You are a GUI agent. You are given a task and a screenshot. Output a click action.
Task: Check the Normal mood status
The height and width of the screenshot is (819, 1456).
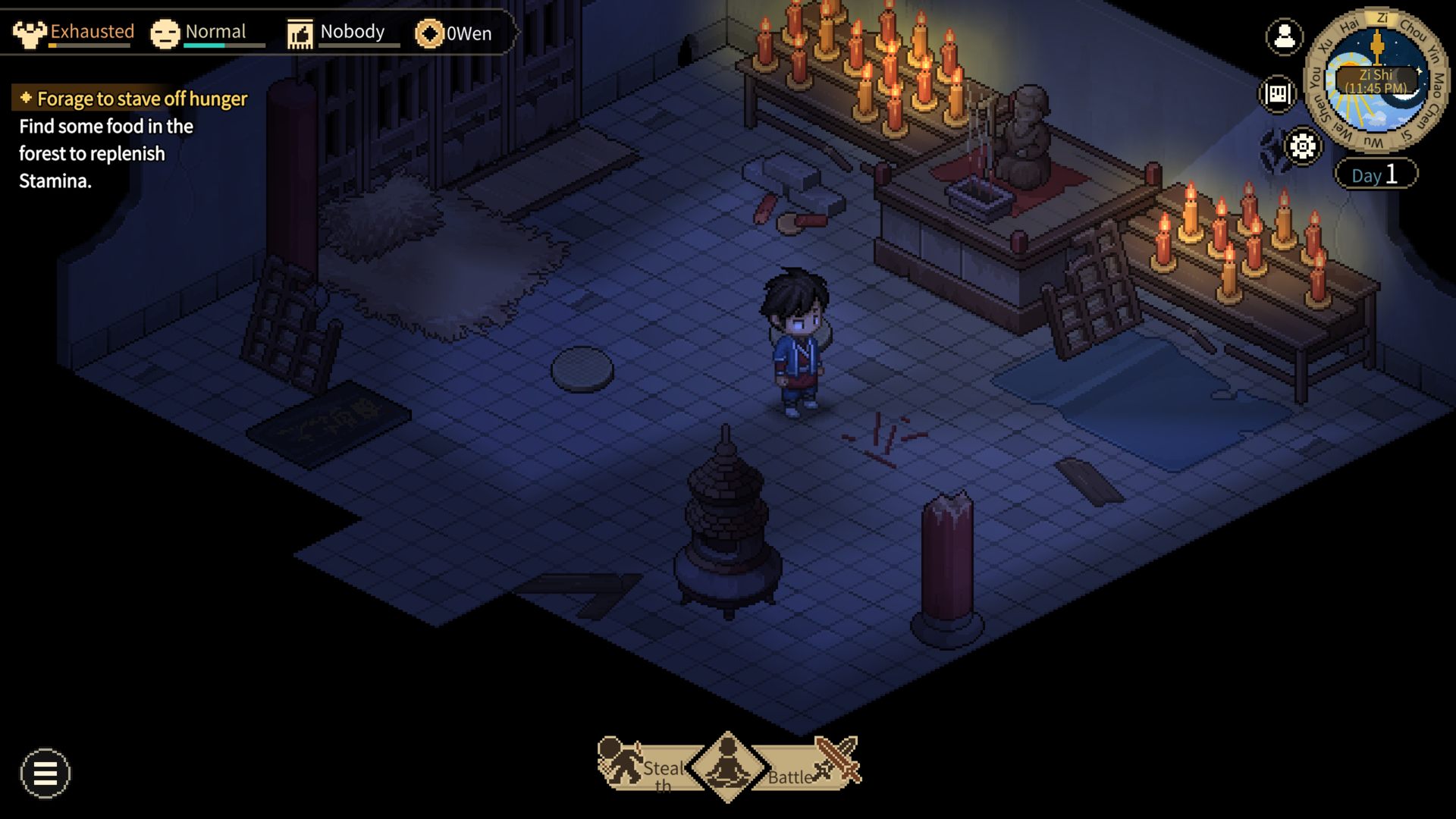pos(199,33)
